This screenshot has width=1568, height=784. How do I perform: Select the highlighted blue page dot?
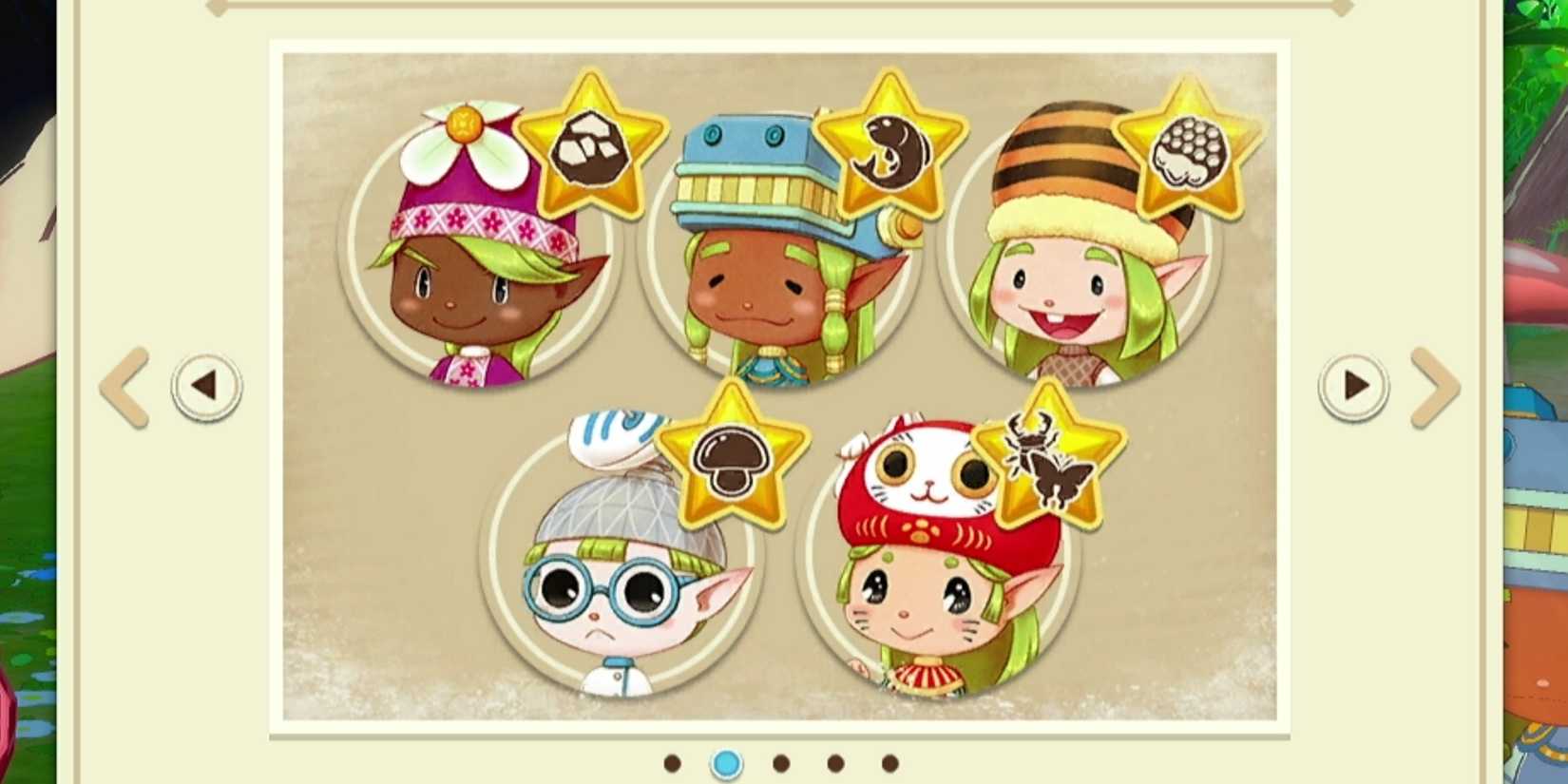pos(727,761)
